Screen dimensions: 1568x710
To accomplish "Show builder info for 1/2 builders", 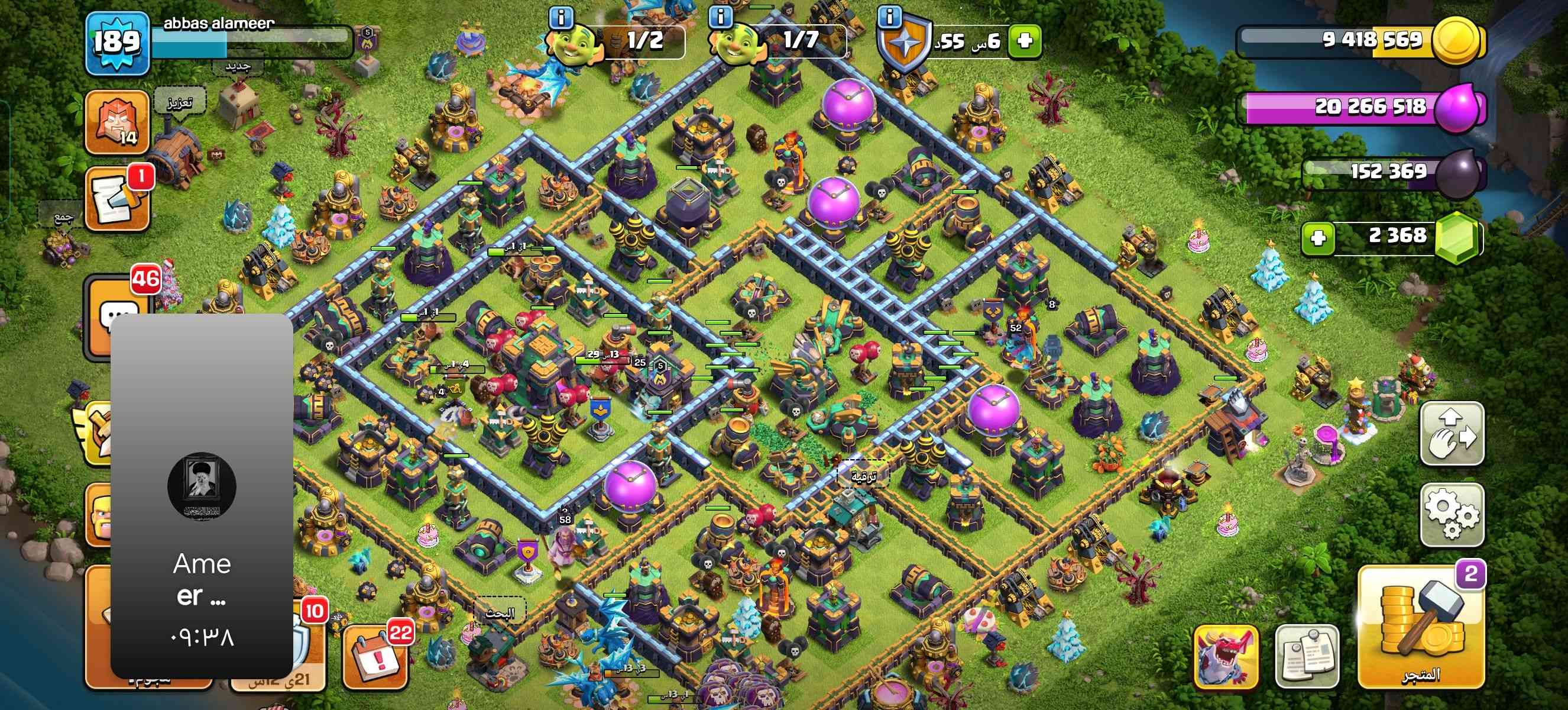I will tap(561, 17).
